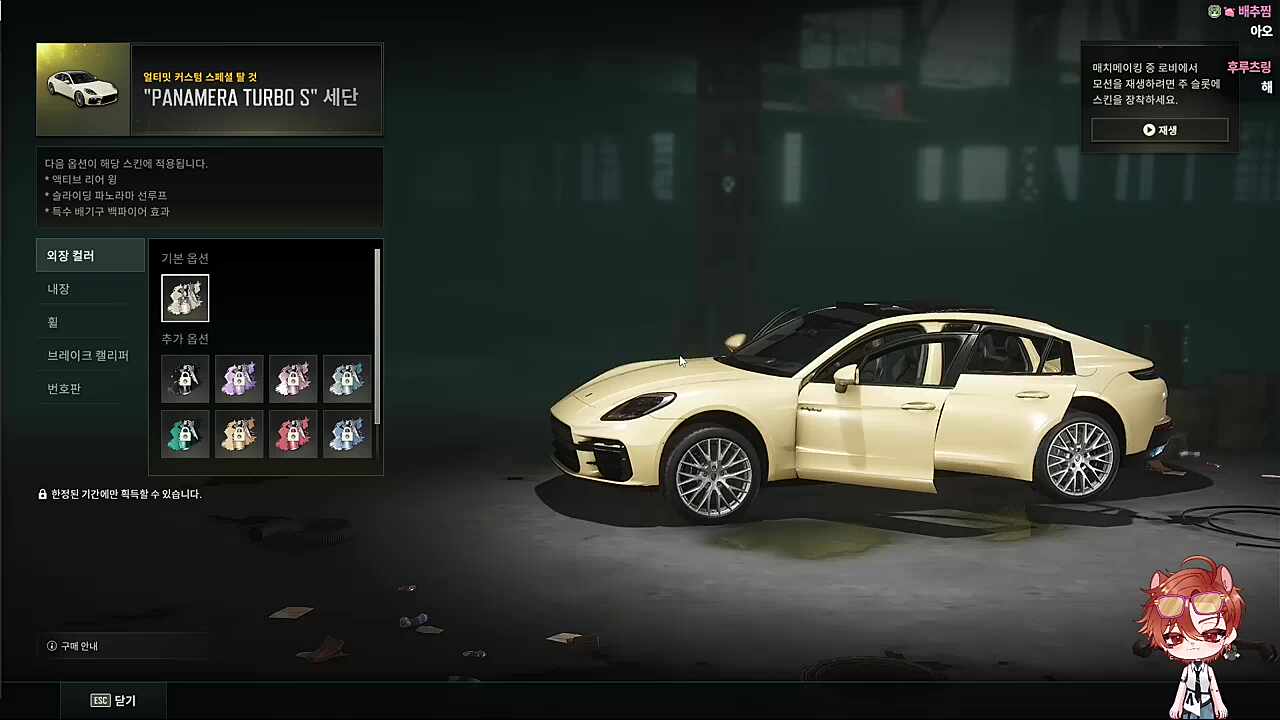
Task: Choose the locked teal green paint swatch
Action: [185, 434]
